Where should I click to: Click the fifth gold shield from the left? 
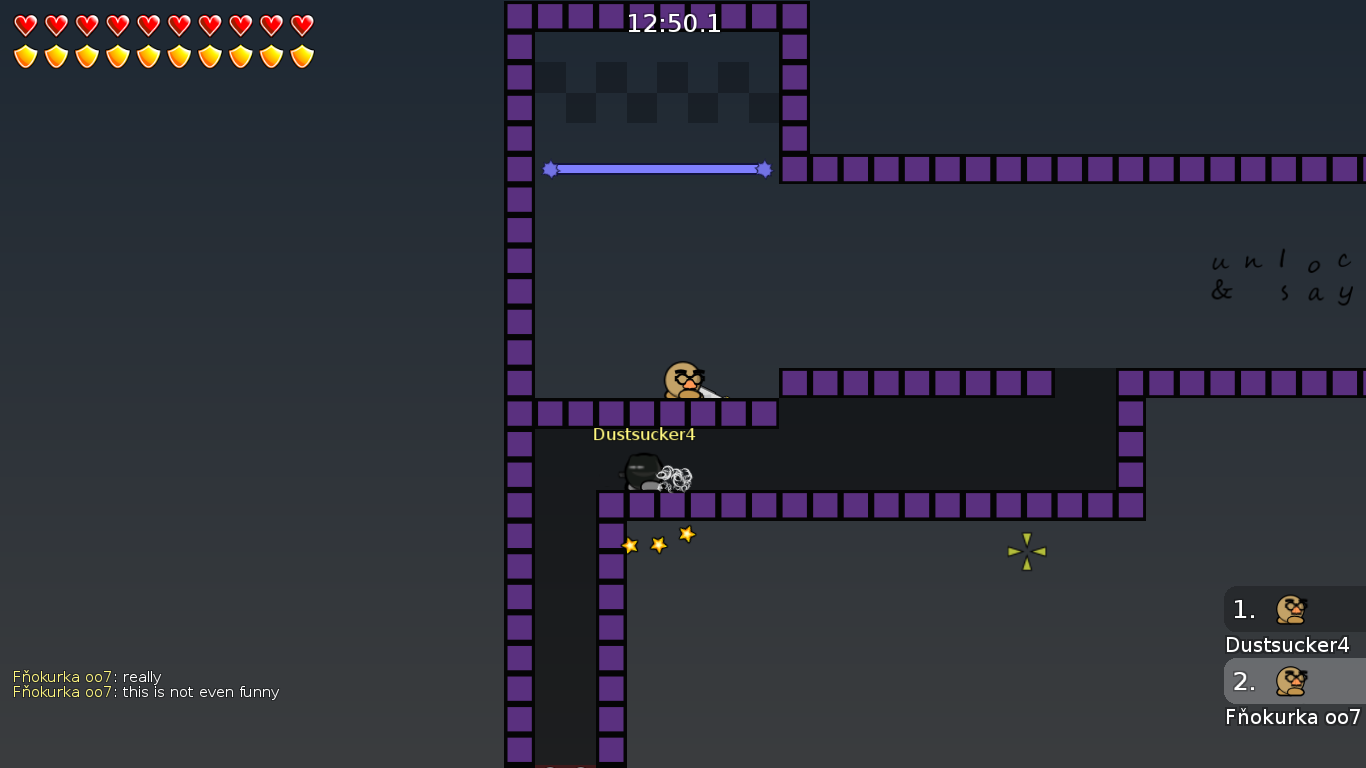tap(148, 55)
